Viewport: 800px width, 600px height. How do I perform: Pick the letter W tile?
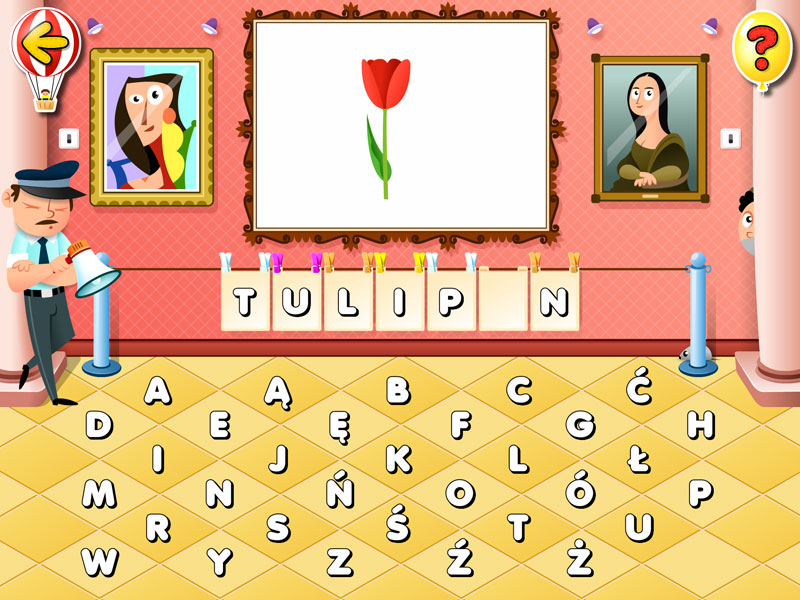coord(98,561)
